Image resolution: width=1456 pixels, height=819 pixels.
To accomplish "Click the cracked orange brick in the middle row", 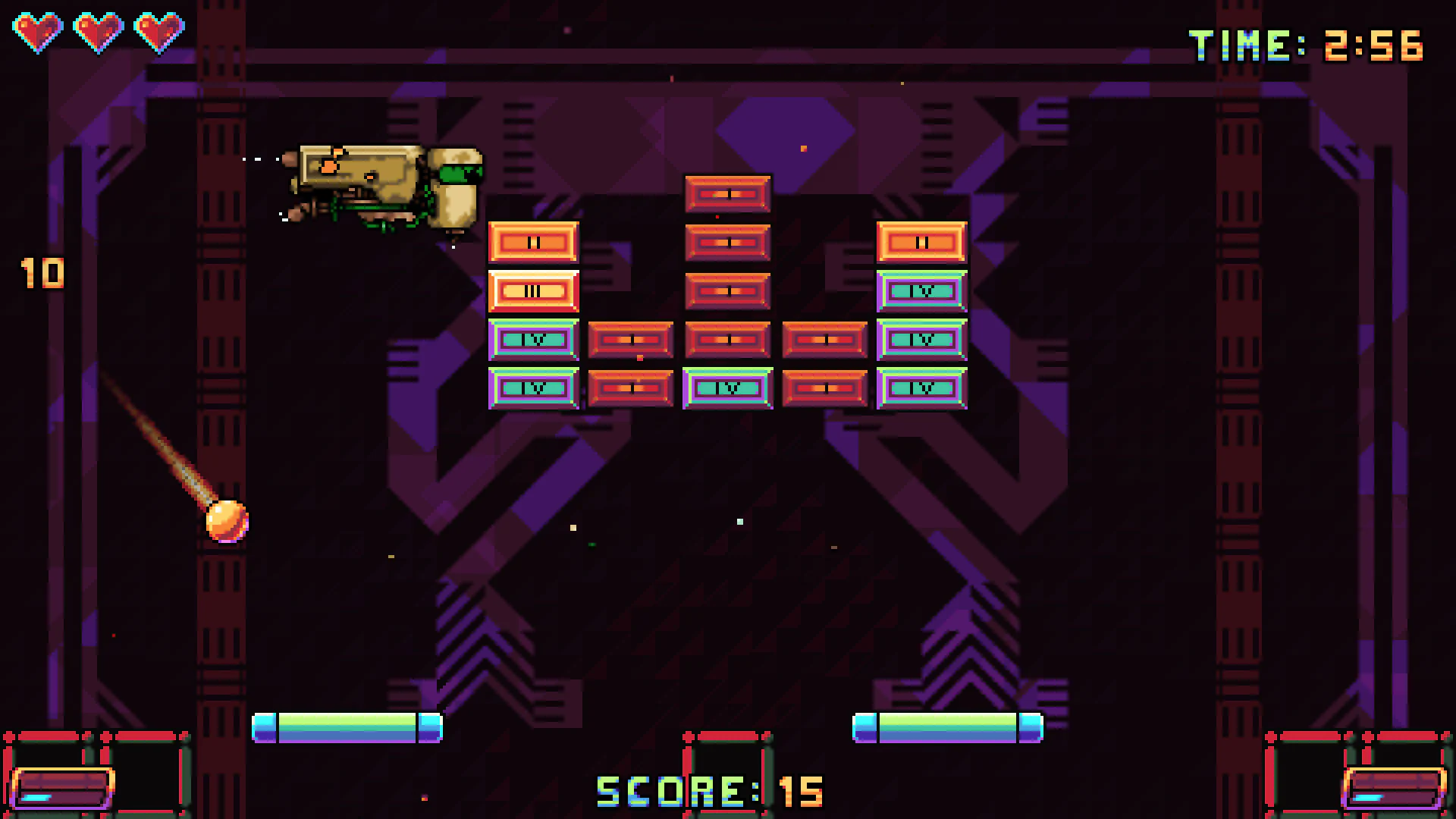I will click(630, 341).
